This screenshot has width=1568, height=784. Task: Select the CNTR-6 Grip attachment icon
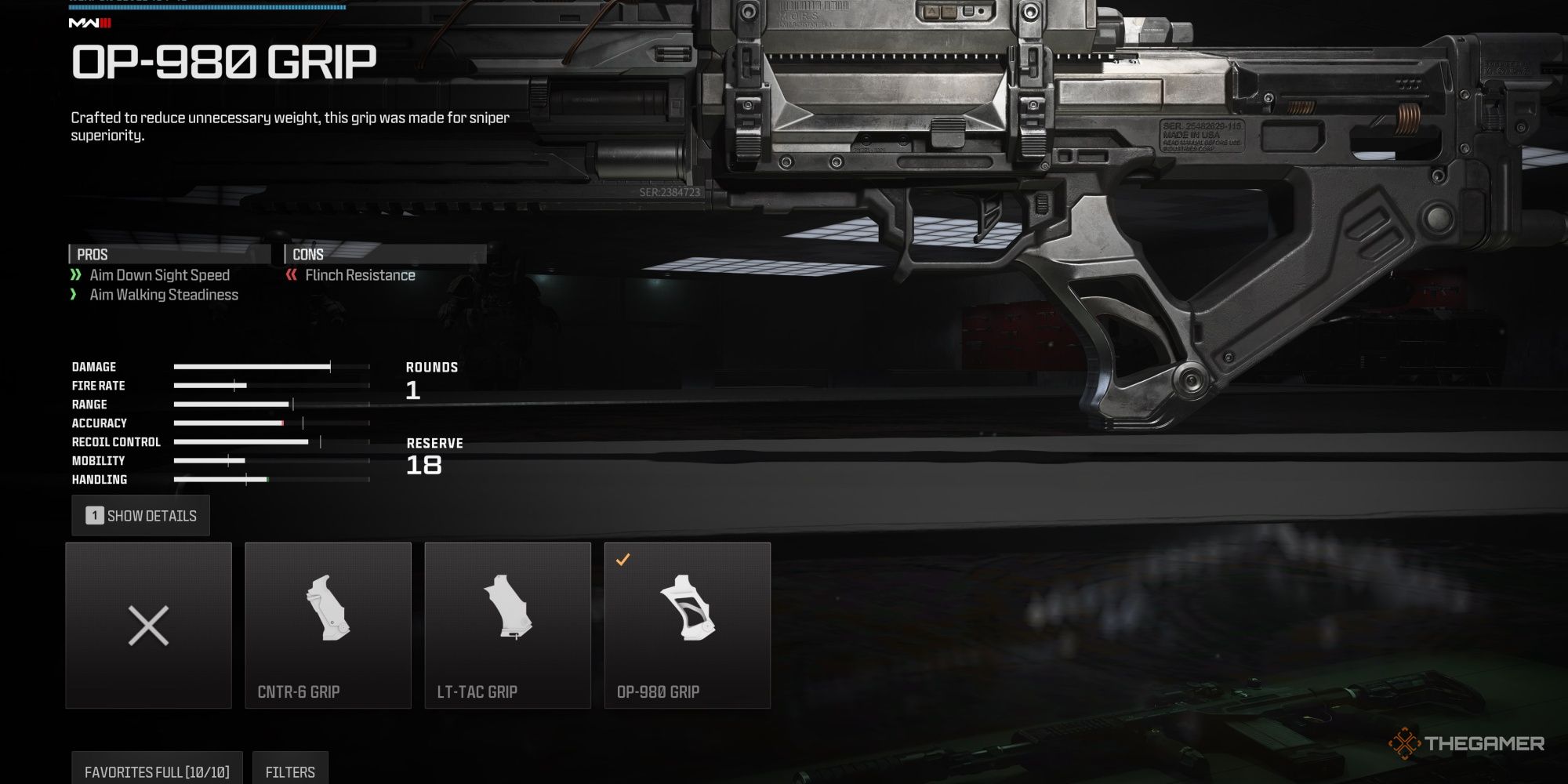coord(328,619)
